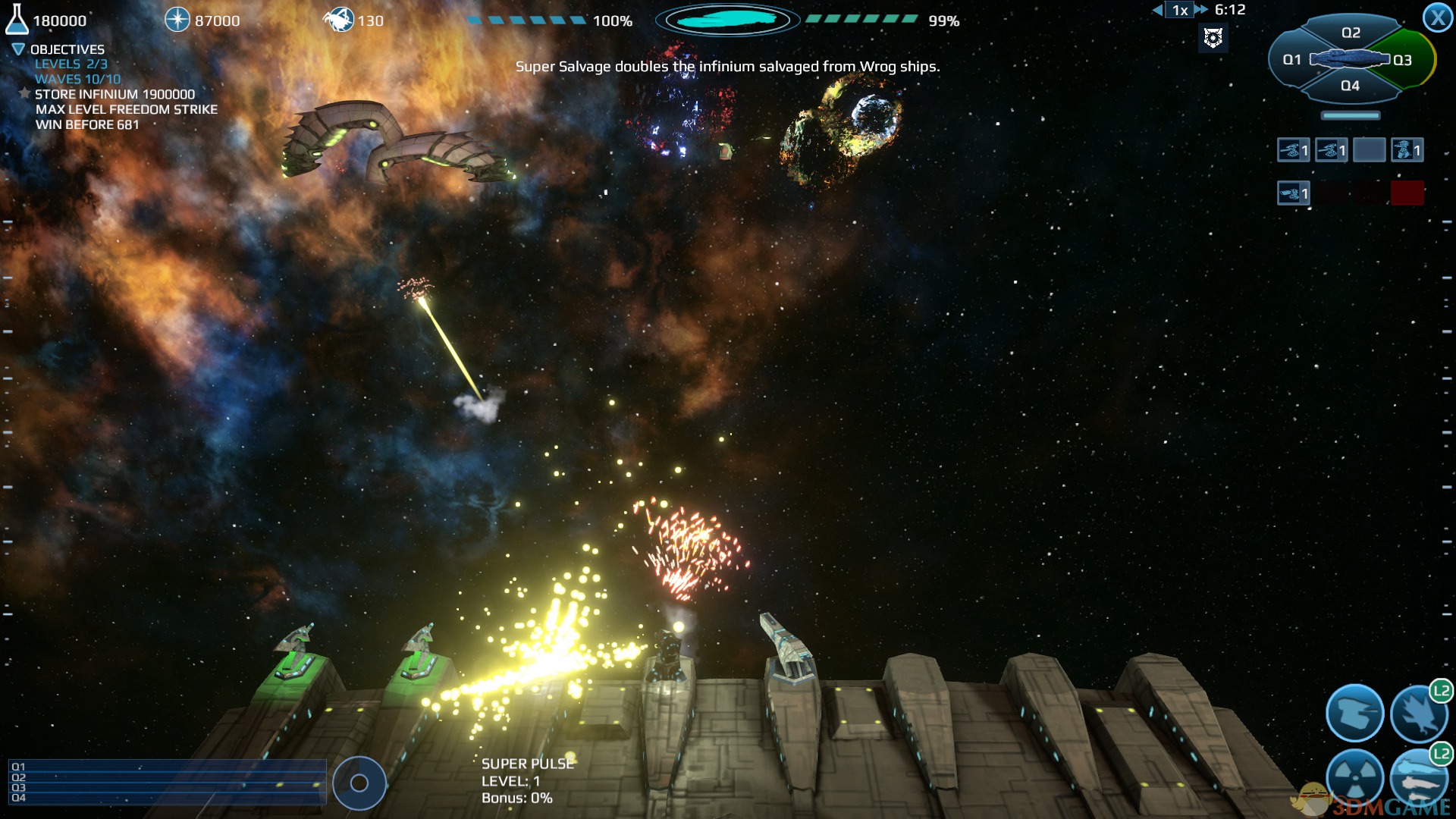Increase game speed with the double right arrow

pos(1201,10)
